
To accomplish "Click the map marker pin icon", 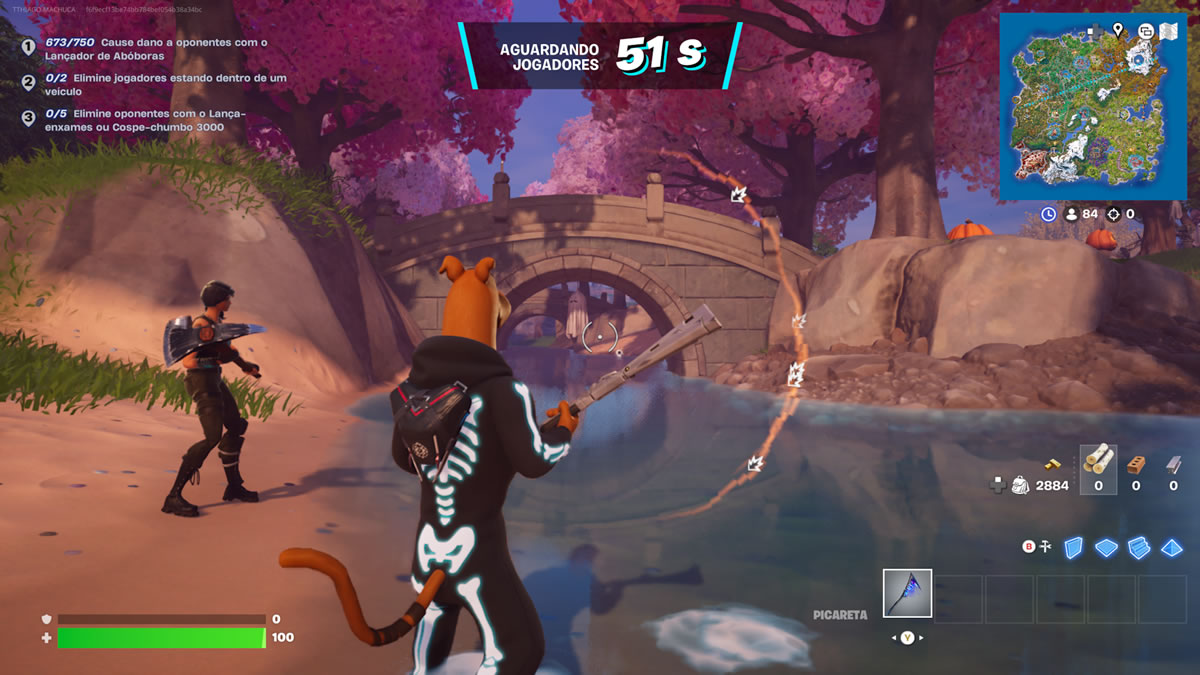I will [1117, 30].
